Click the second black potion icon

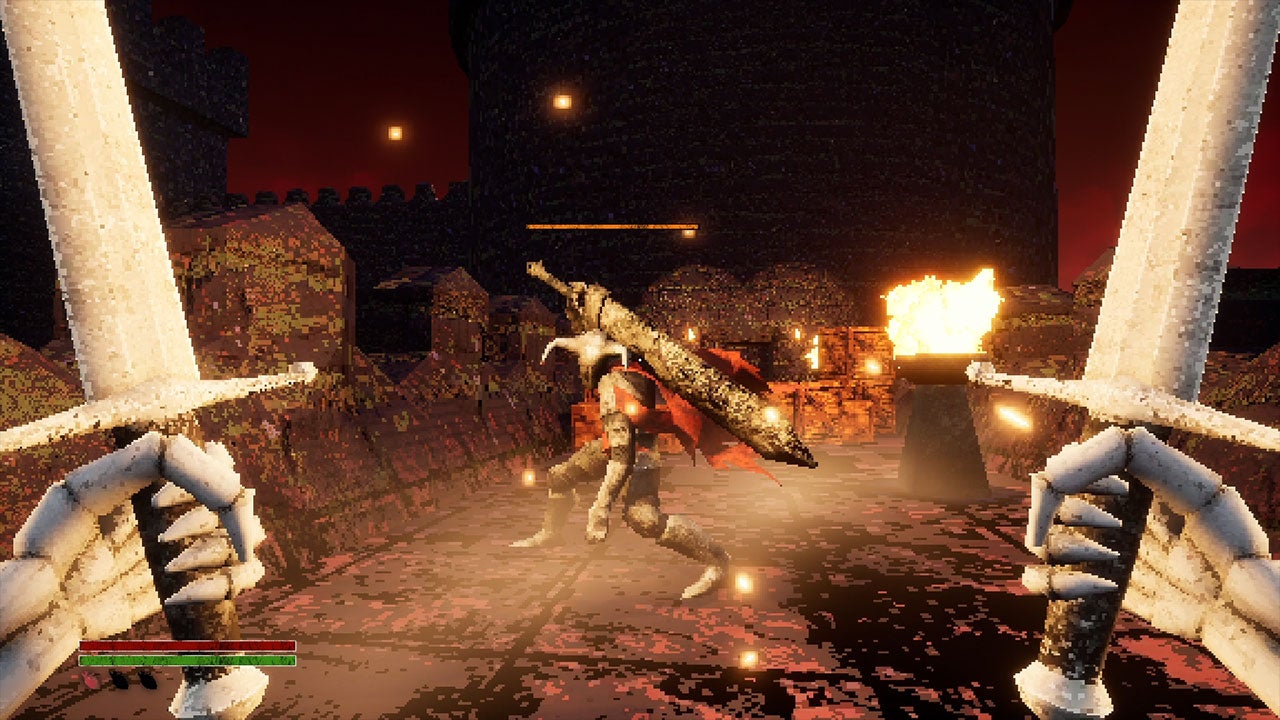[x=146, y=680]
